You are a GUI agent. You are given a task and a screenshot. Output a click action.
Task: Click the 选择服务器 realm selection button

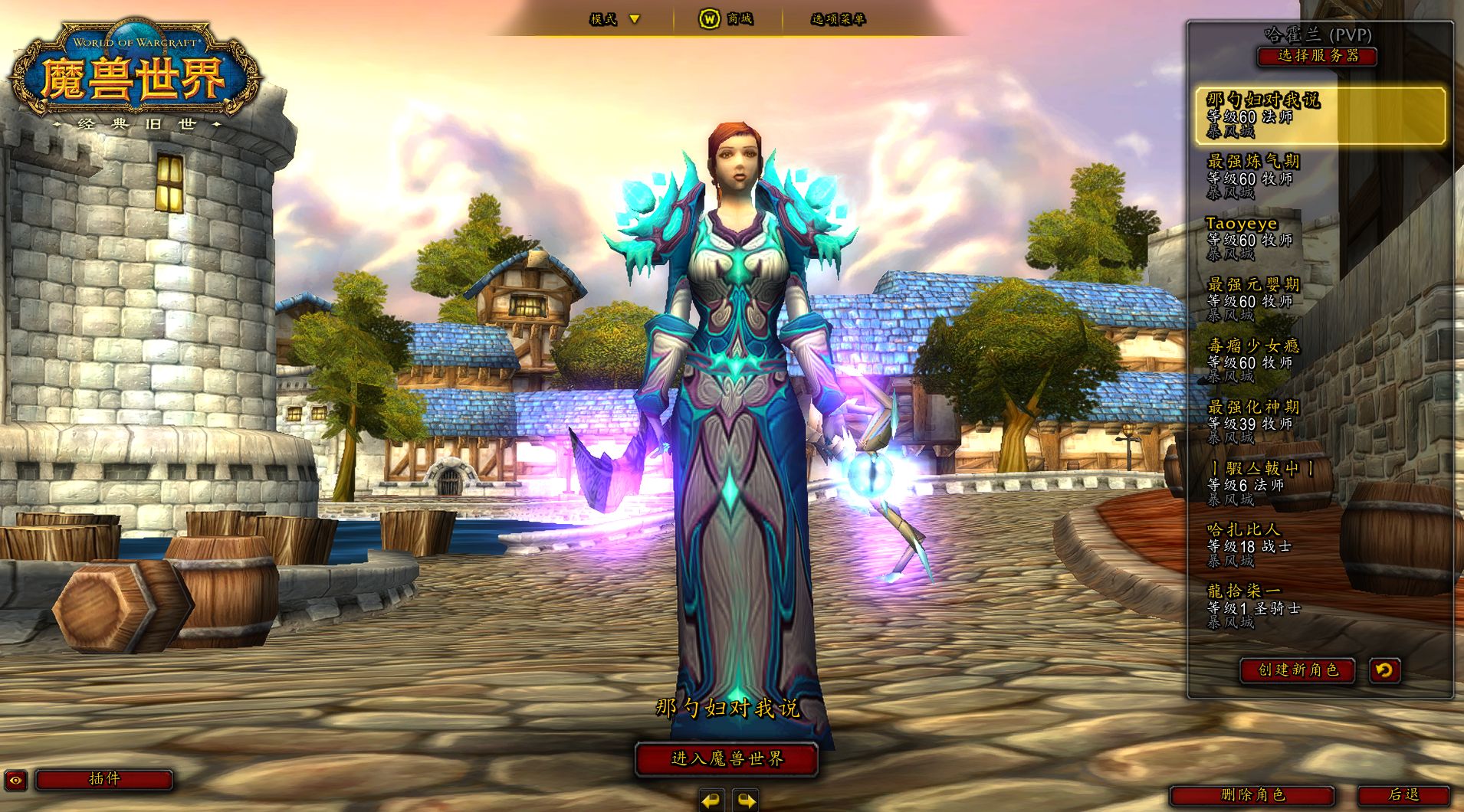[x=1317, y=56]
